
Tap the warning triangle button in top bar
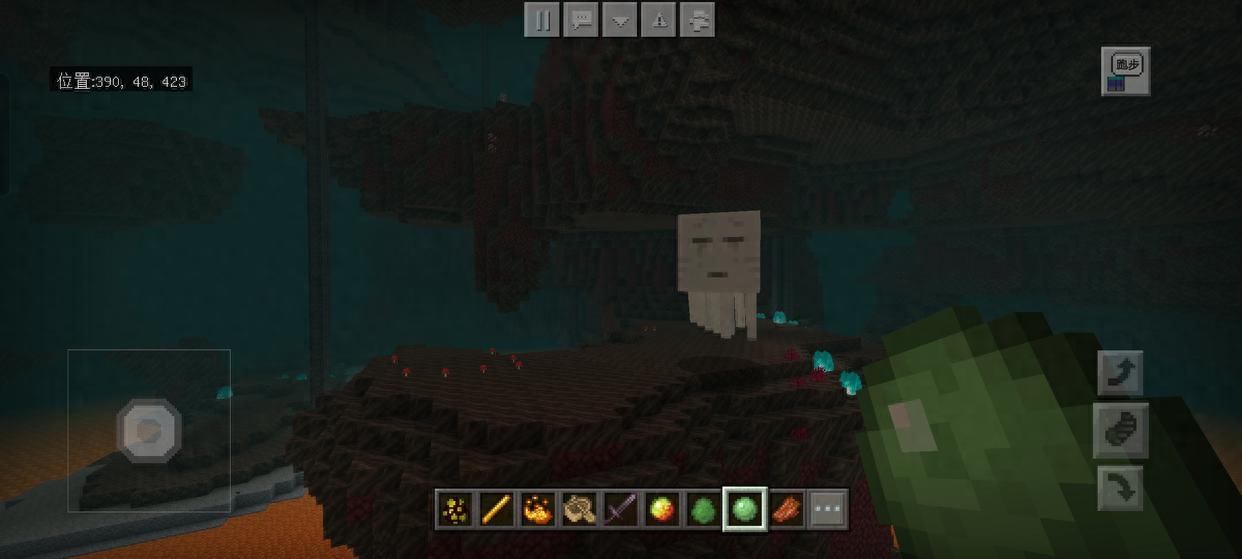click(660, 20)
